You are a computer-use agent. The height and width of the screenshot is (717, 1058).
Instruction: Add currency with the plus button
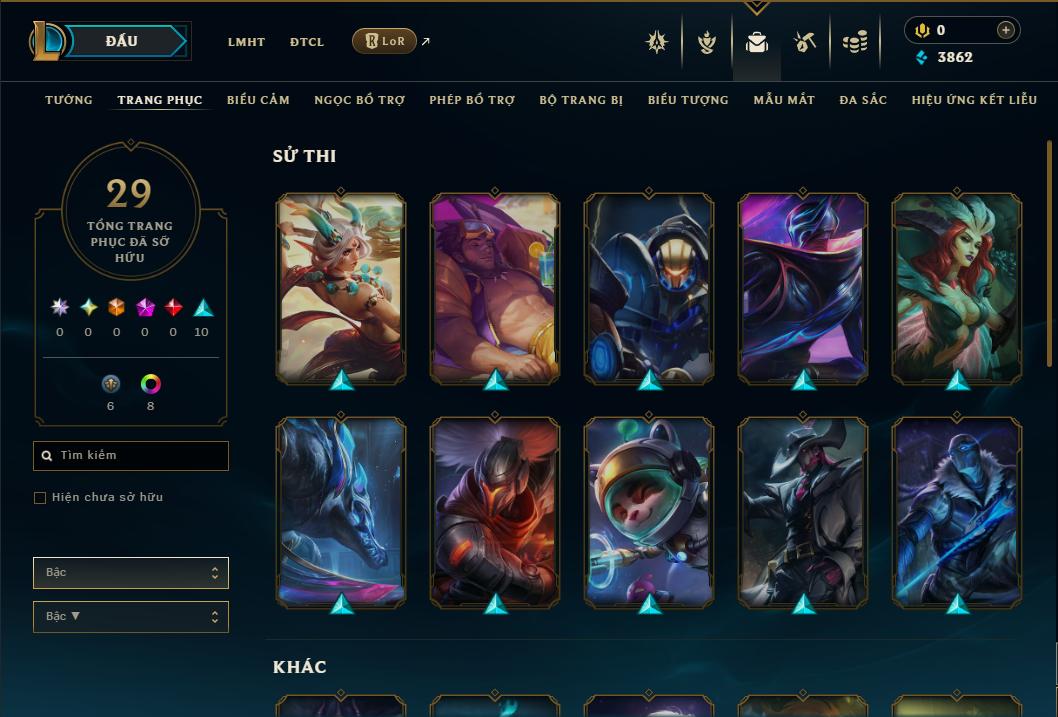pos(1006,31)
